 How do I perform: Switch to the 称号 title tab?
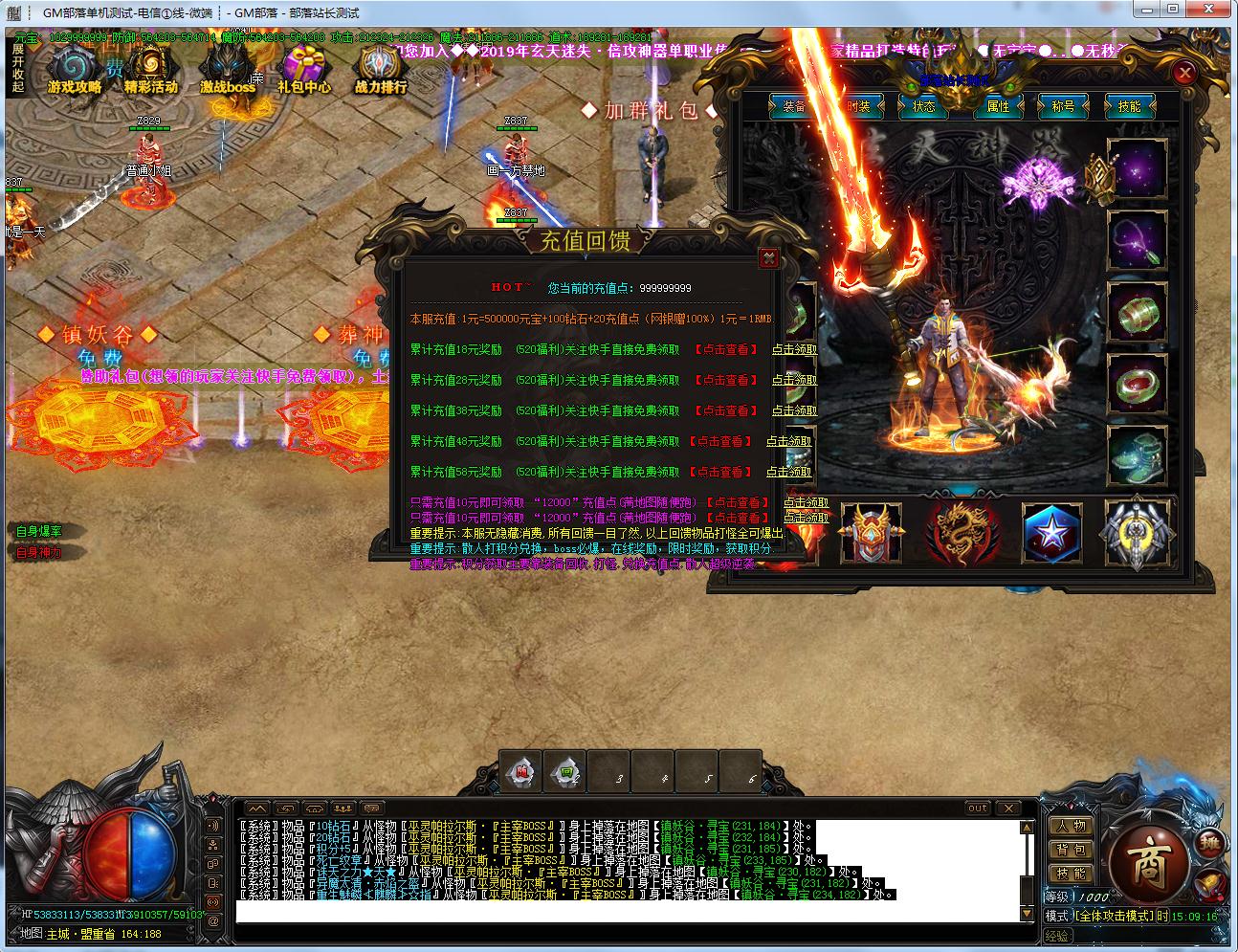(1063, 106)
